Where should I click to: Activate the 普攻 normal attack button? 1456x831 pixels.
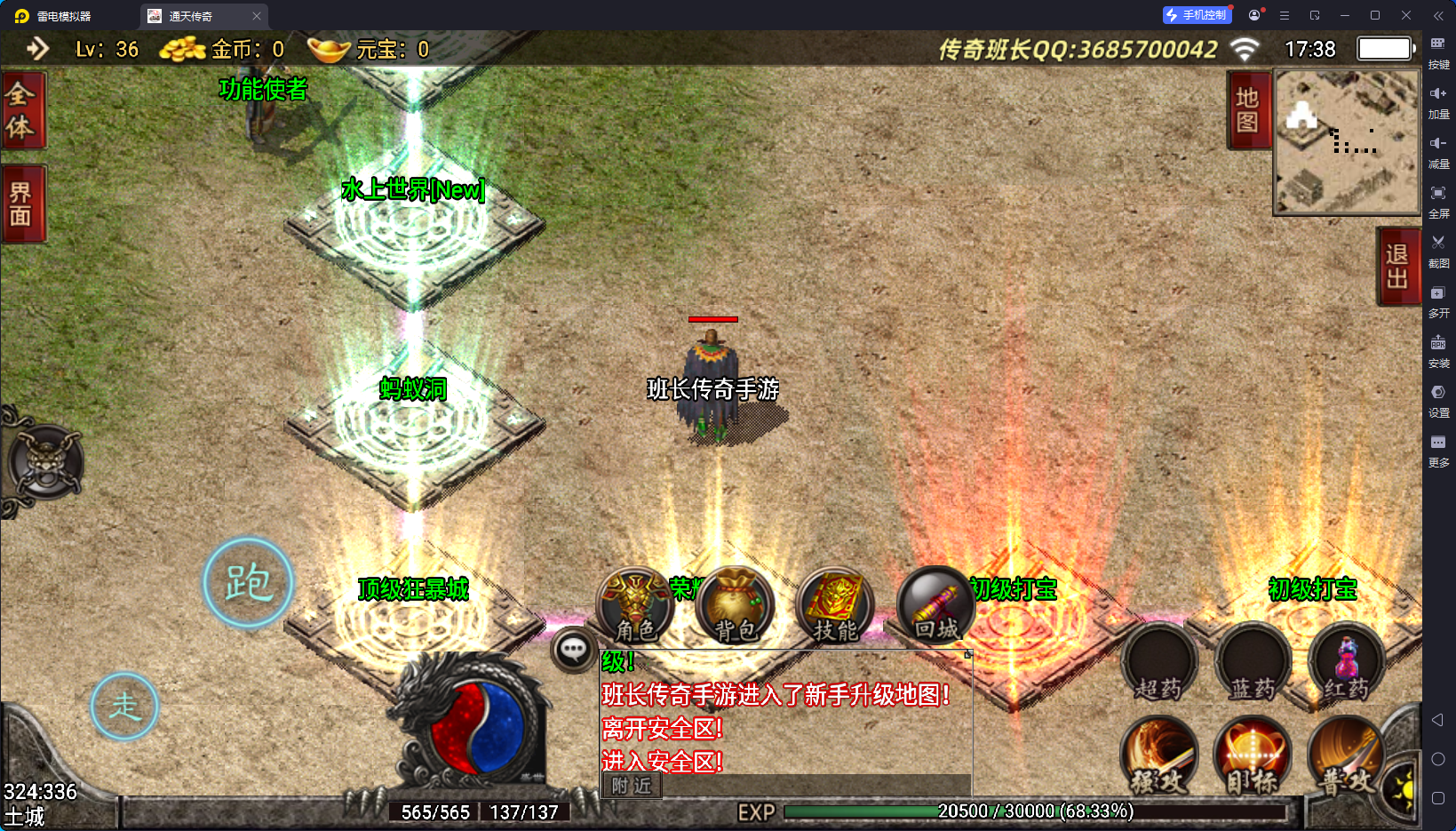(x=1347, y=755)
